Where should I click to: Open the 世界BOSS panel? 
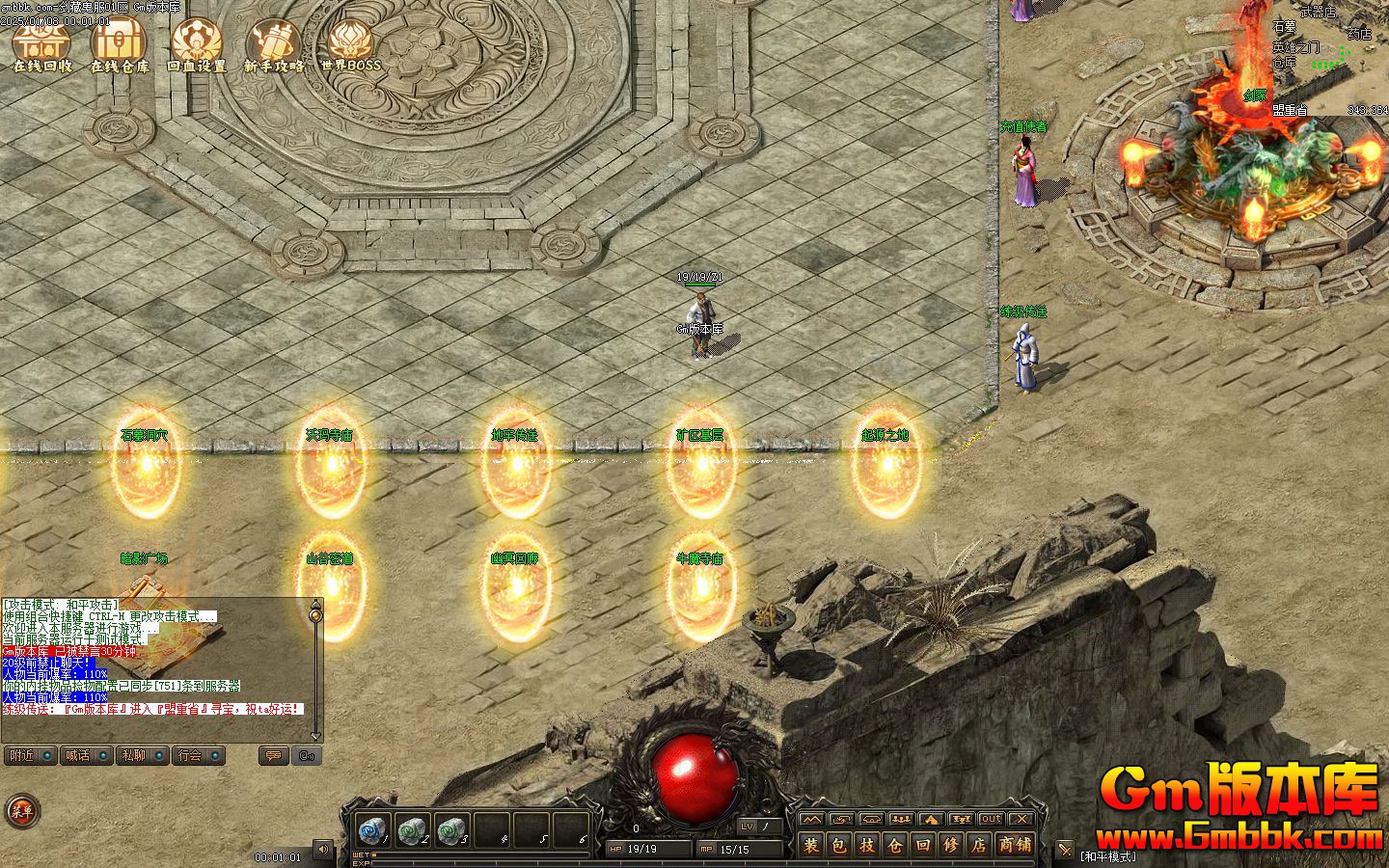350,46
